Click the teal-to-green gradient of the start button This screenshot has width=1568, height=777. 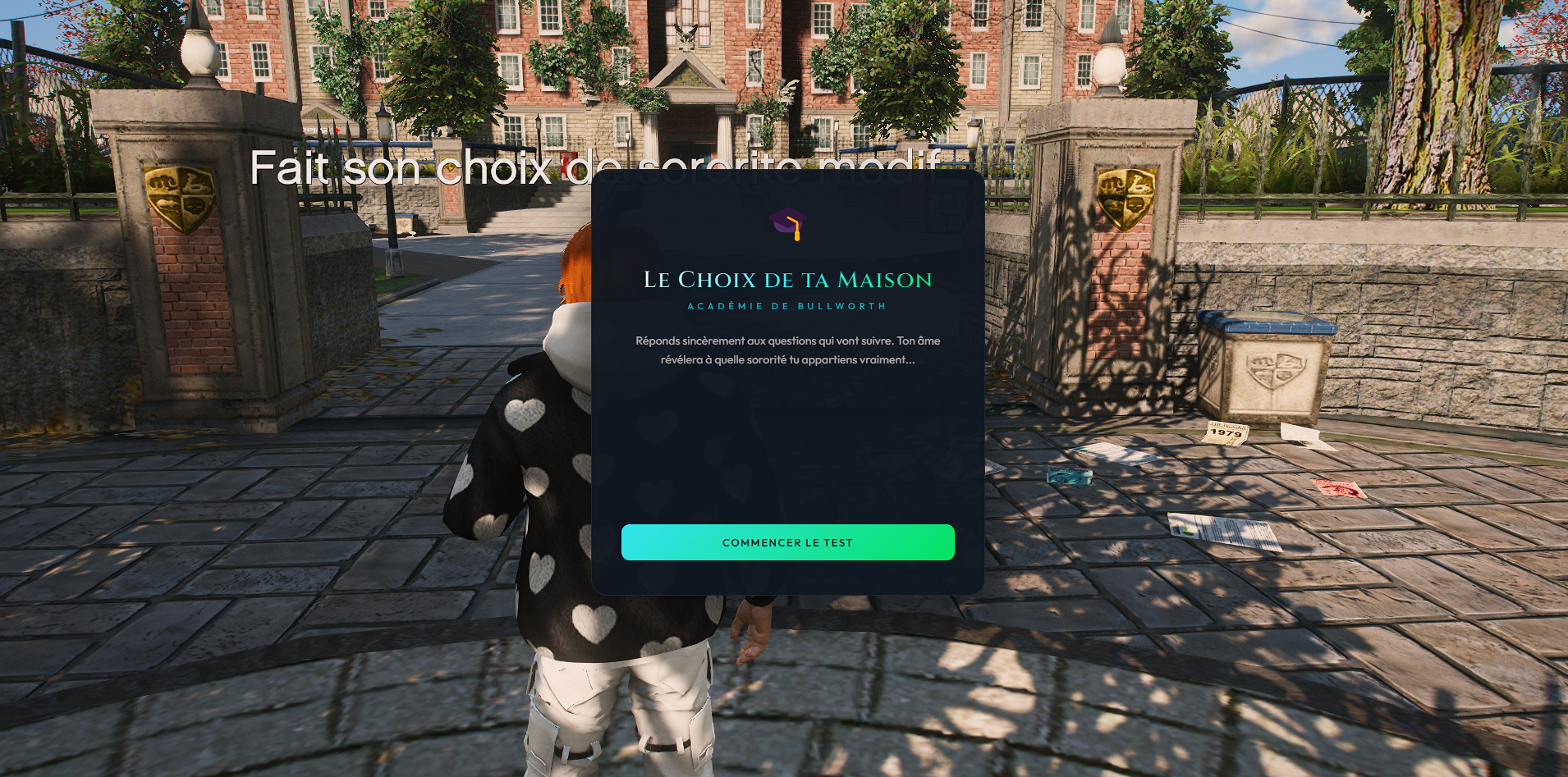coord(714,542)
